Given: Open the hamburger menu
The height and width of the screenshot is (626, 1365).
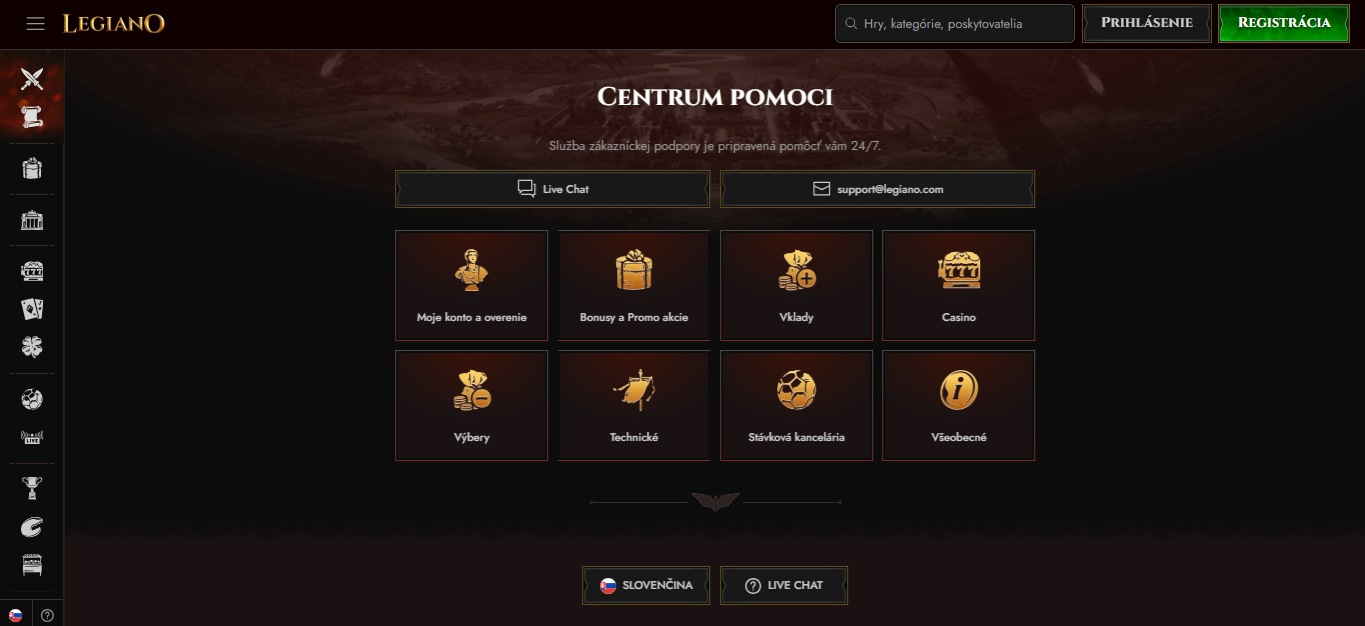Looking at the screenshot, I should [x=36, y=23].
